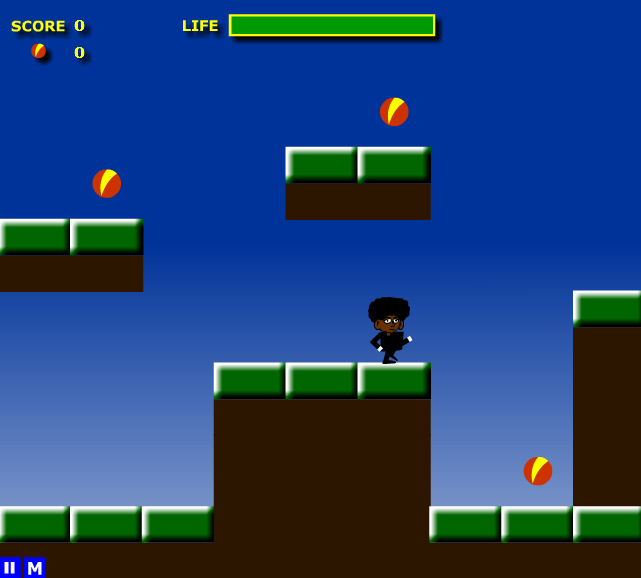Click the blue M button

(x=34, y=568)
